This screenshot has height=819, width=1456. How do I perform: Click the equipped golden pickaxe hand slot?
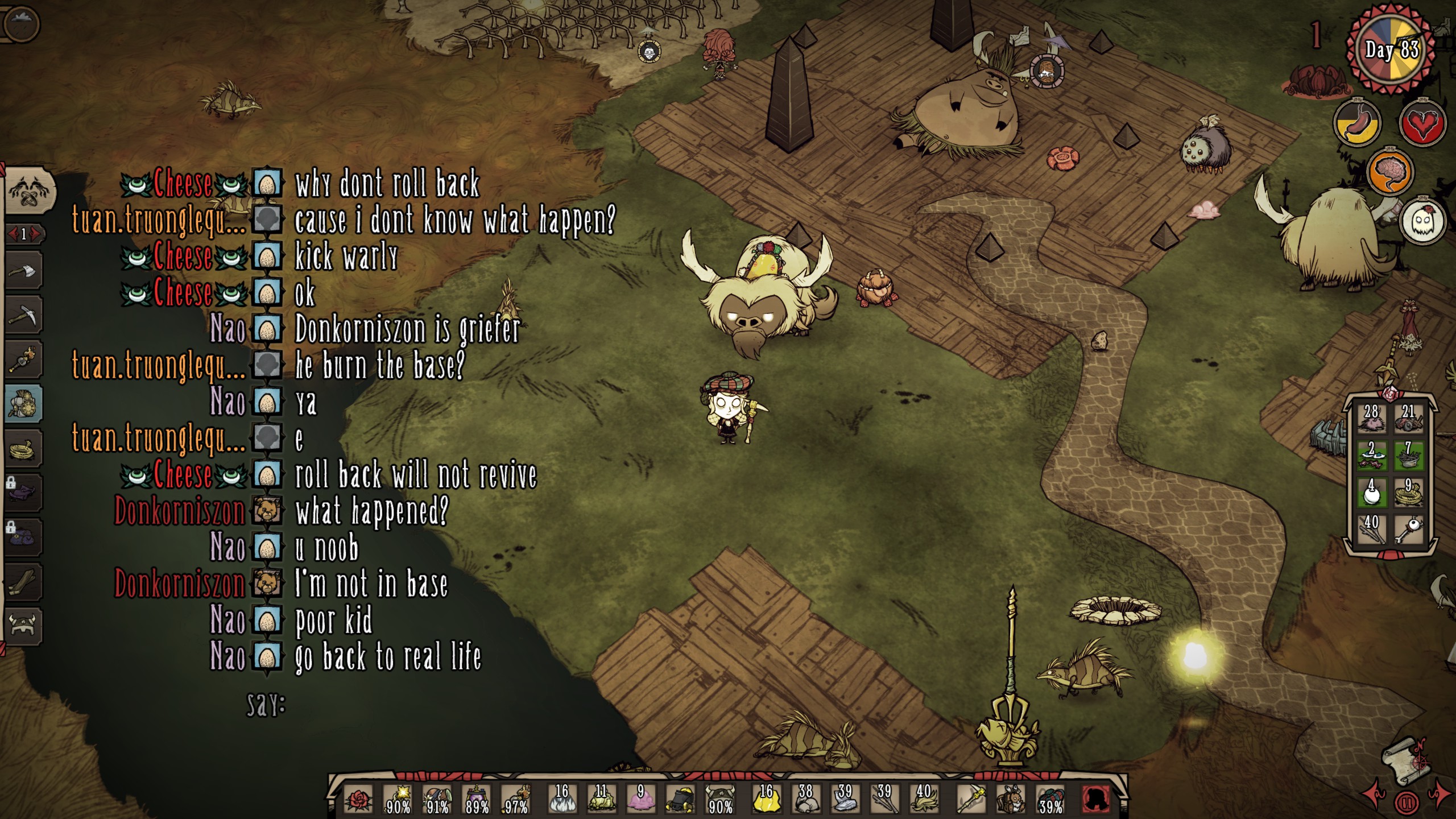click(x=971, y=800)
